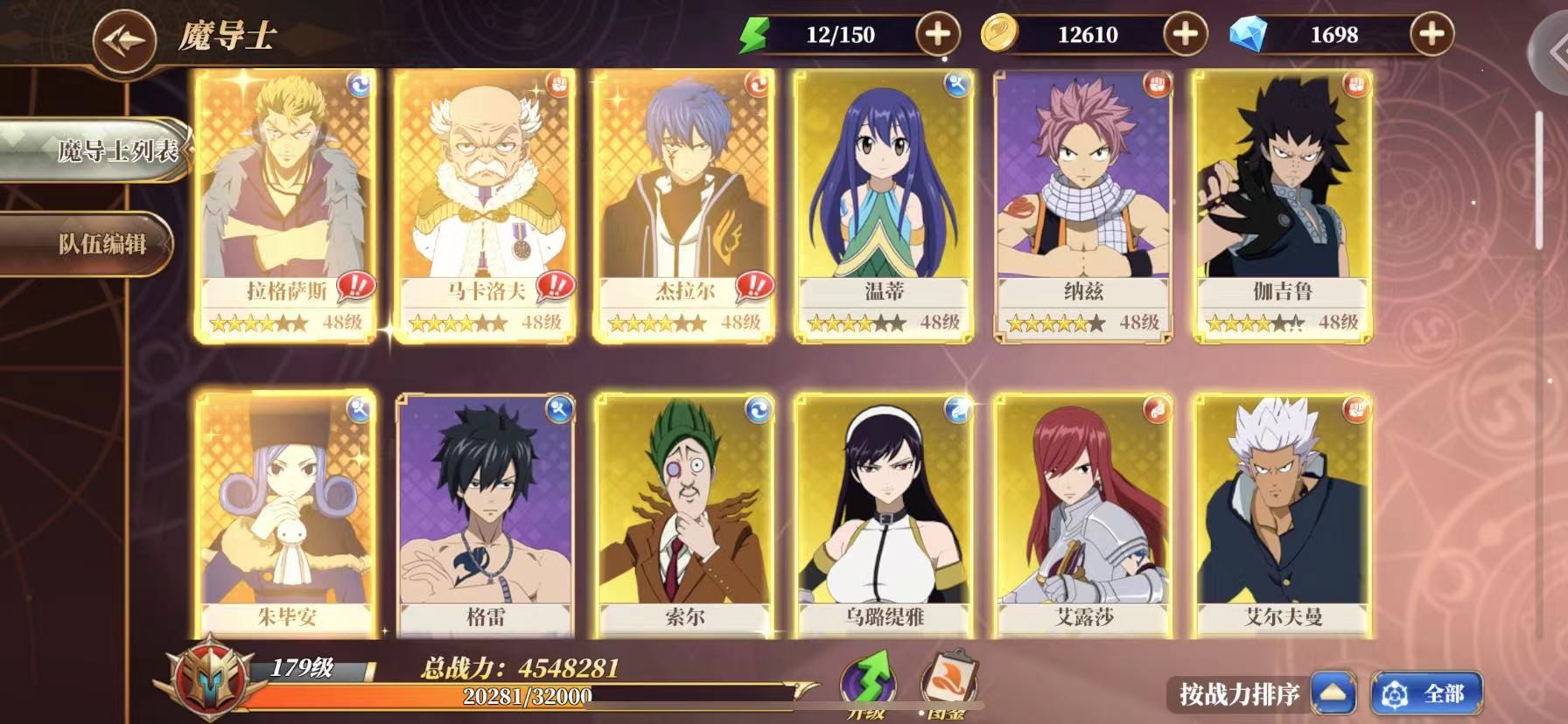The width and height of the screenshot is (1568, 724).
Task: Add stamina with the lightning plus button
Action: tap(937, 35)
